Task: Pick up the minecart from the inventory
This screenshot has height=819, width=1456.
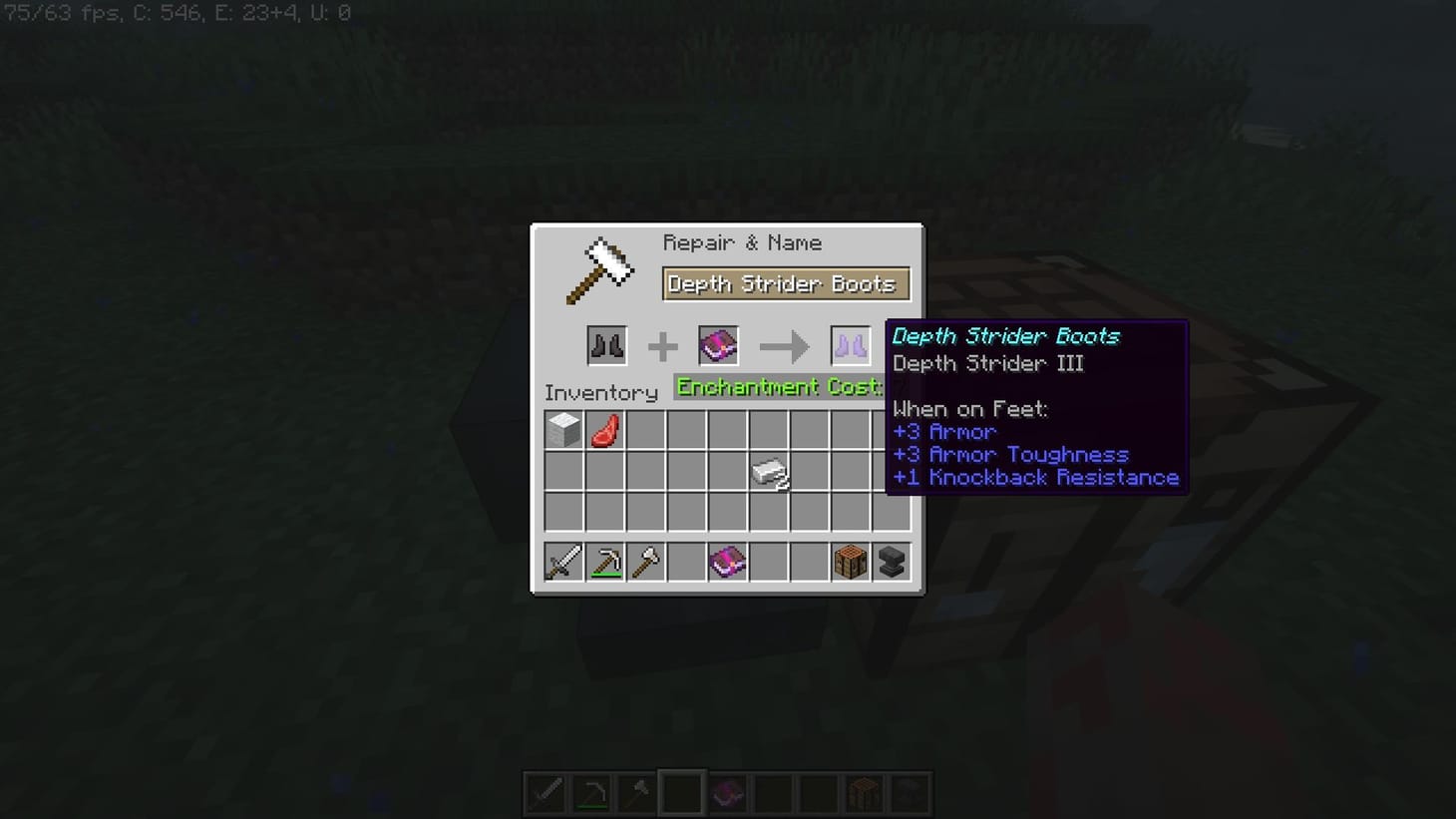Action: 768,471
